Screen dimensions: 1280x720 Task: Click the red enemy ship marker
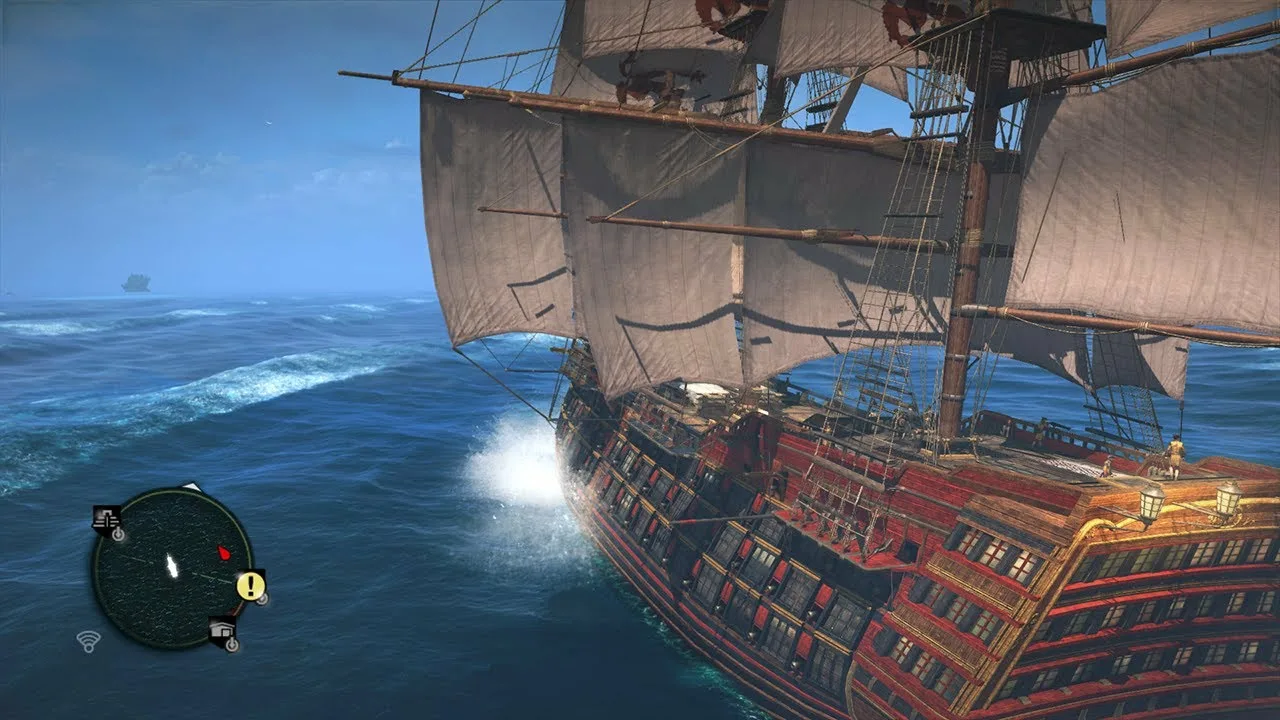pos(224,552)
